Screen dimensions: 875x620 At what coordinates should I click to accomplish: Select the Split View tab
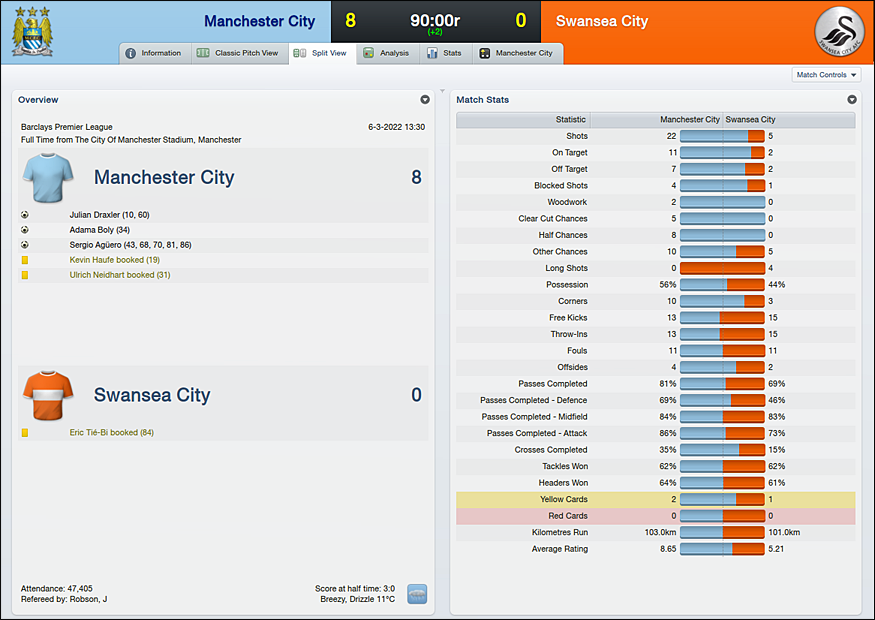[x=321, y=53]
